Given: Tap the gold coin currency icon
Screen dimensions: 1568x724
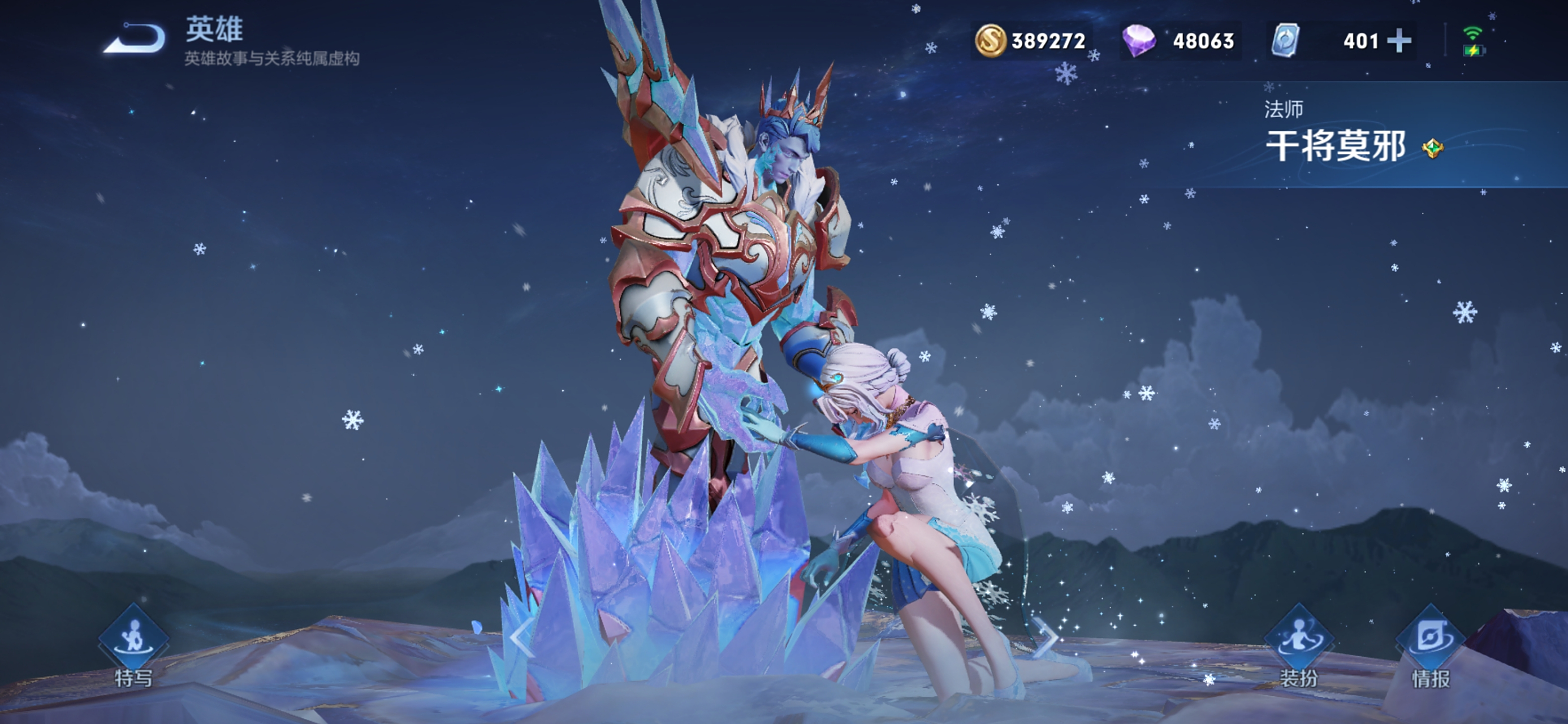Looking at the screenshot, I should (990, 41).
